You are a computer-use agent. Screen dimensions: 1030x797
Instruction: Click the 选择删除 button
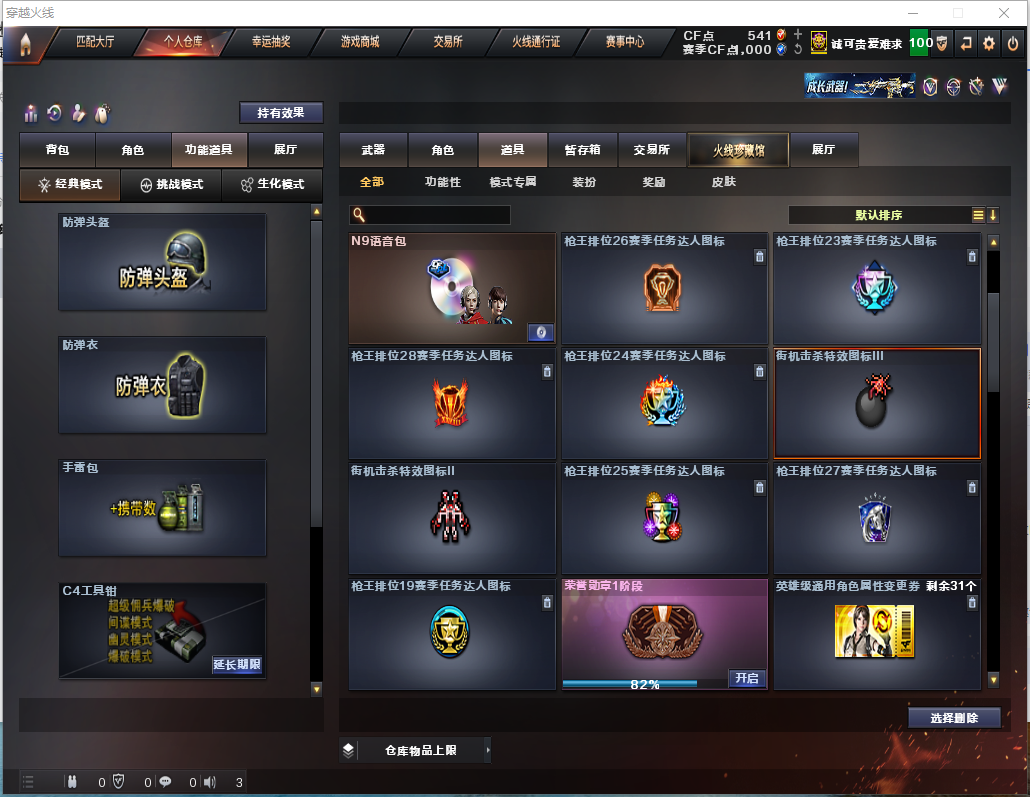[x=954, y=718]
